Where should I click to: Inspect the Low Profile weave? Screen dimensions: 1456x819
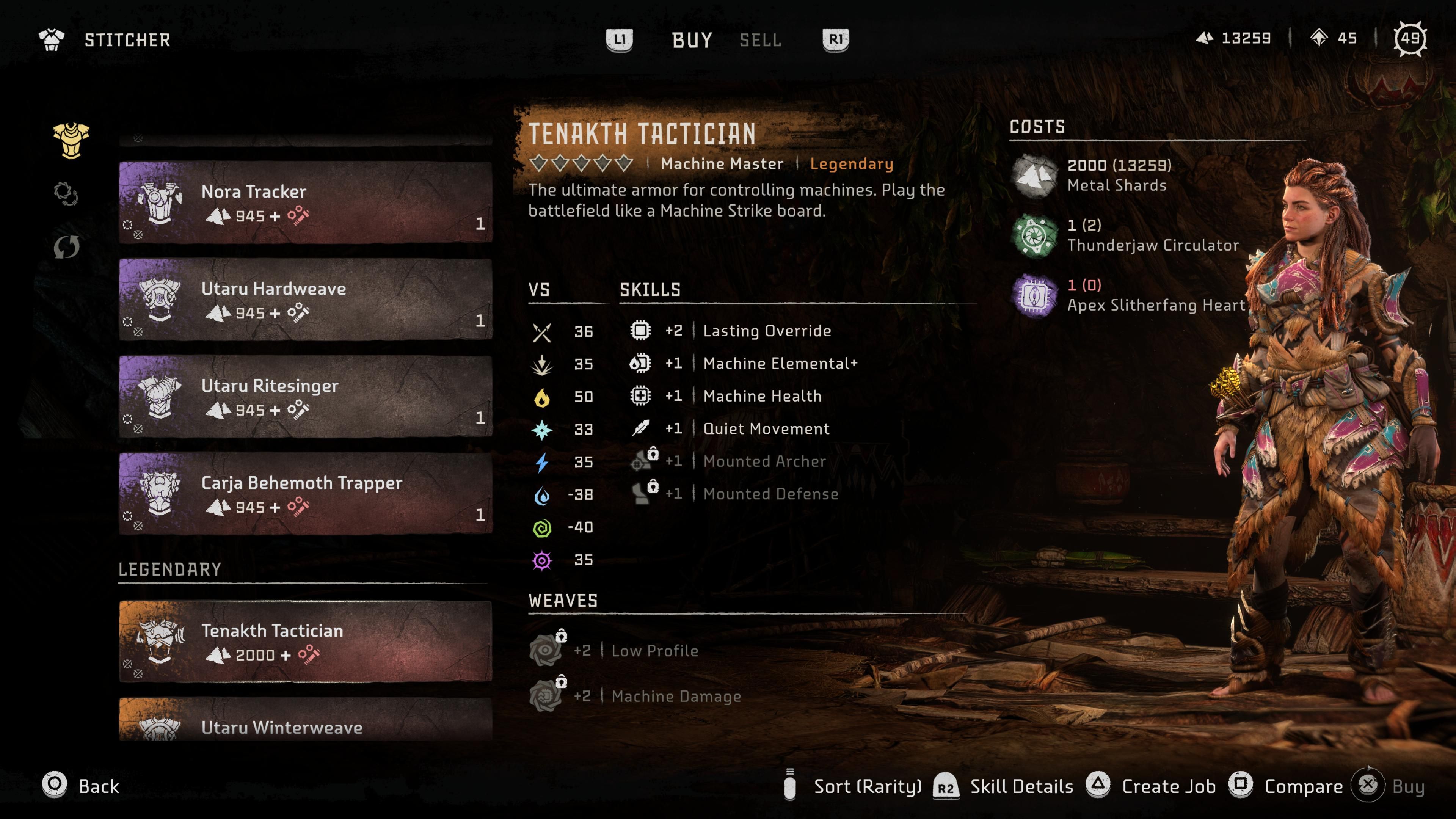coord(654,651)
